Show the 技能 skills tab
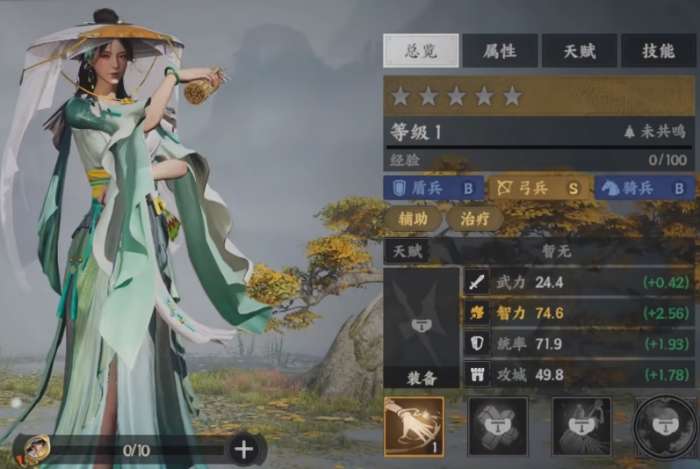The width and height of the screenshot is (700, 469). click(x=659, y=50)
